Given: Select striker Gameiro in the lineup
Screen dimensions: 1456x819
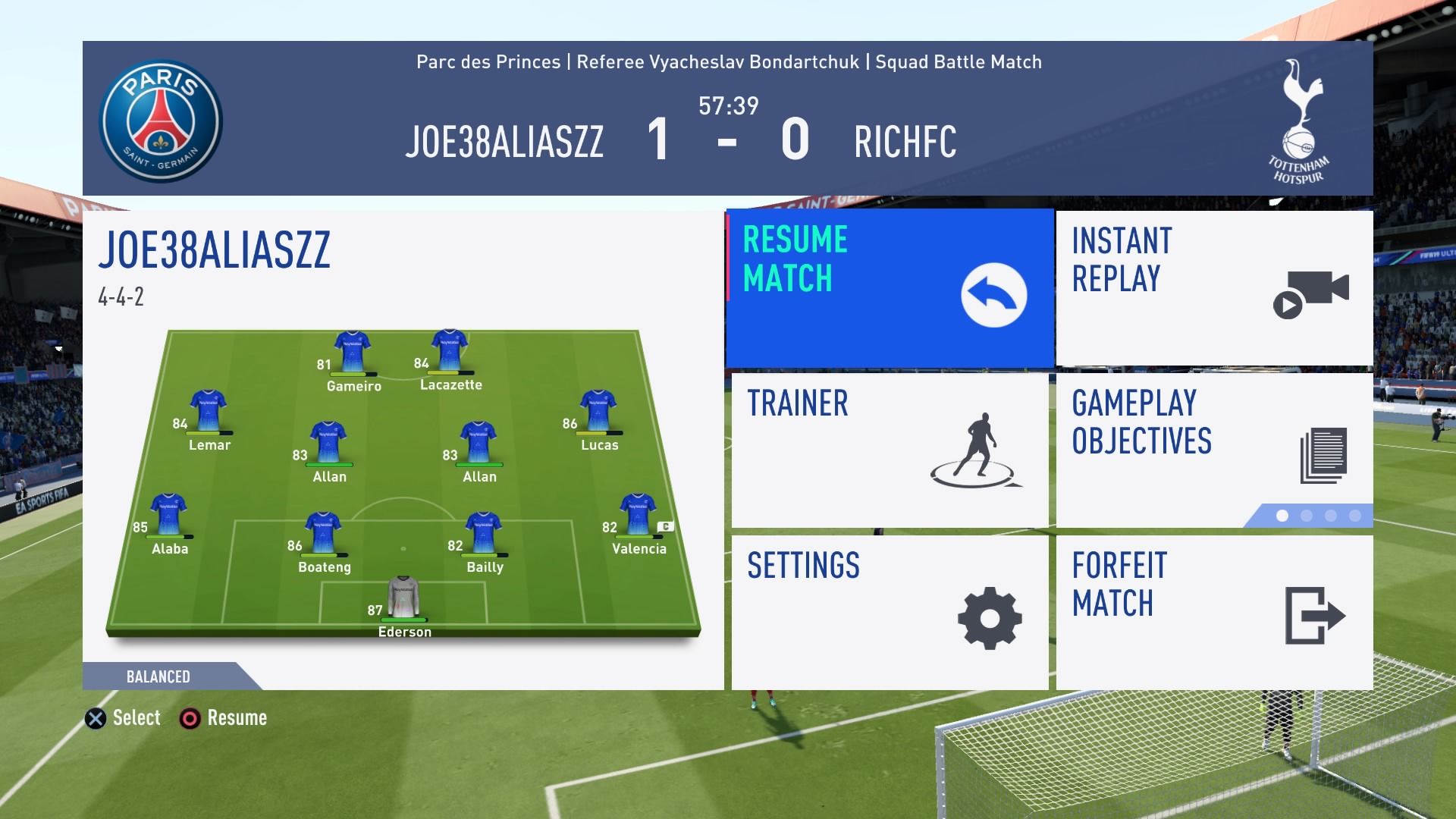Looking at the screenshot, I should (x=352, y=353).
